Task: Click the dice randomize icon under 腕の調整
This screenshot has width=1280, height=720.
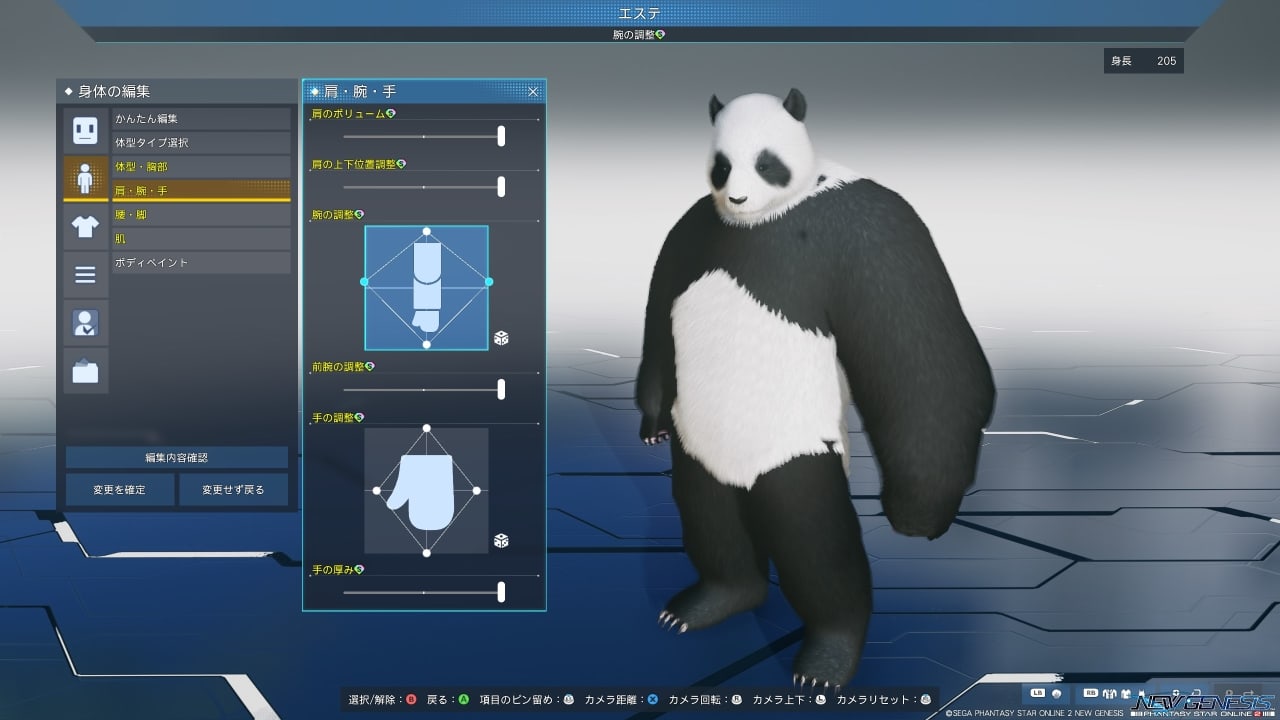Action: [x=503, y=336]
